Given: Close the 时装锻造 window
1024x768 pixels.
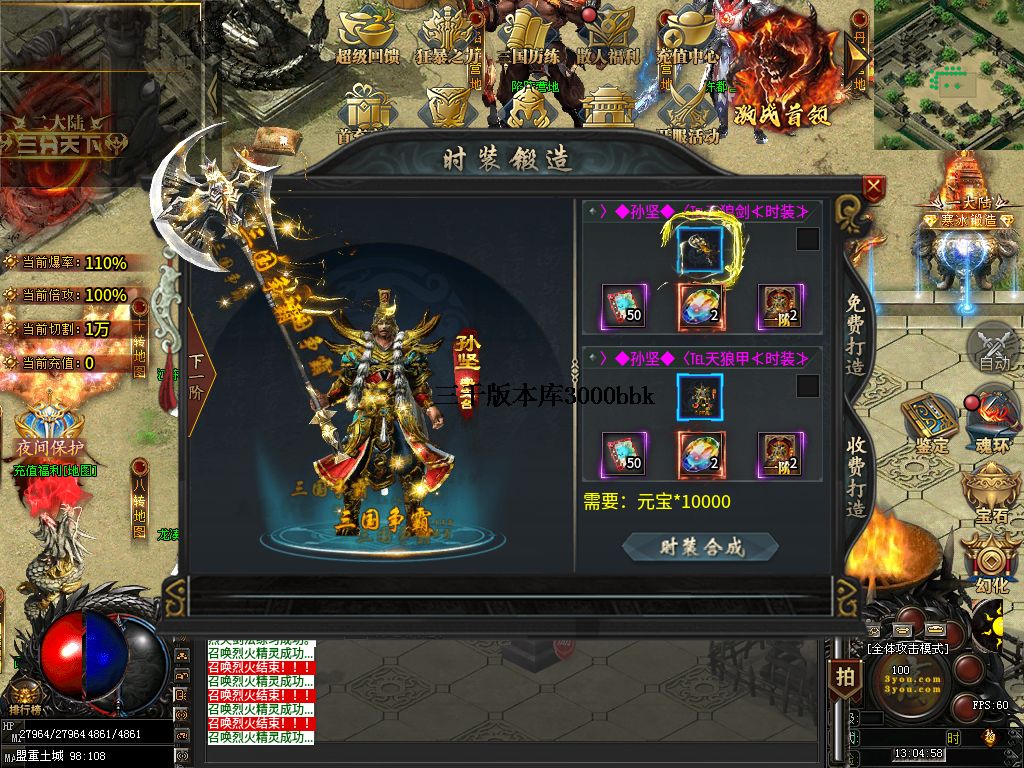Looking at the screenshot, I should point(874,187).
